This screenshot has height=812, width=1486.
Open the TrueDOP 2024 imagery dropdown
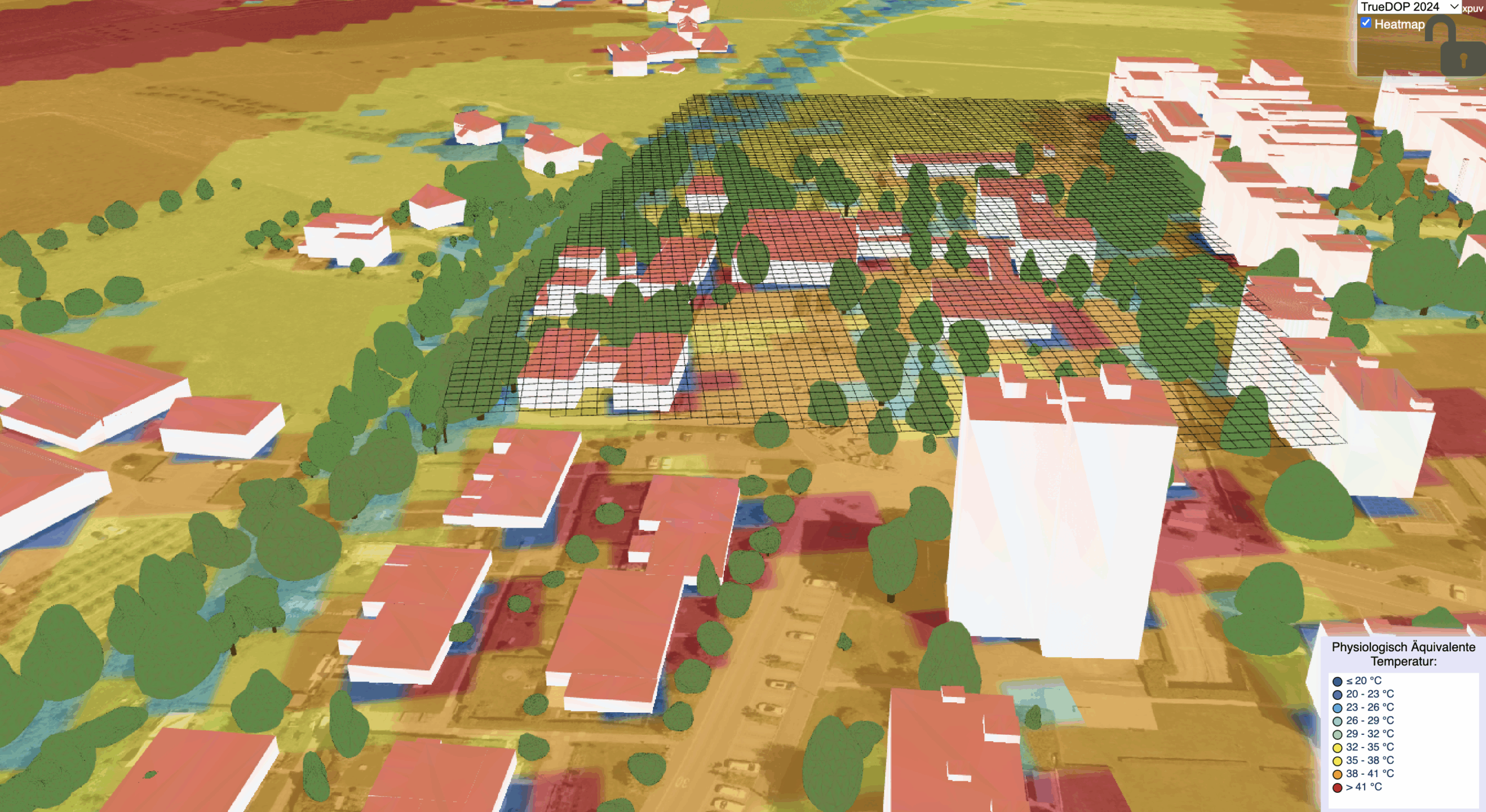click(x=1408, y=7)
